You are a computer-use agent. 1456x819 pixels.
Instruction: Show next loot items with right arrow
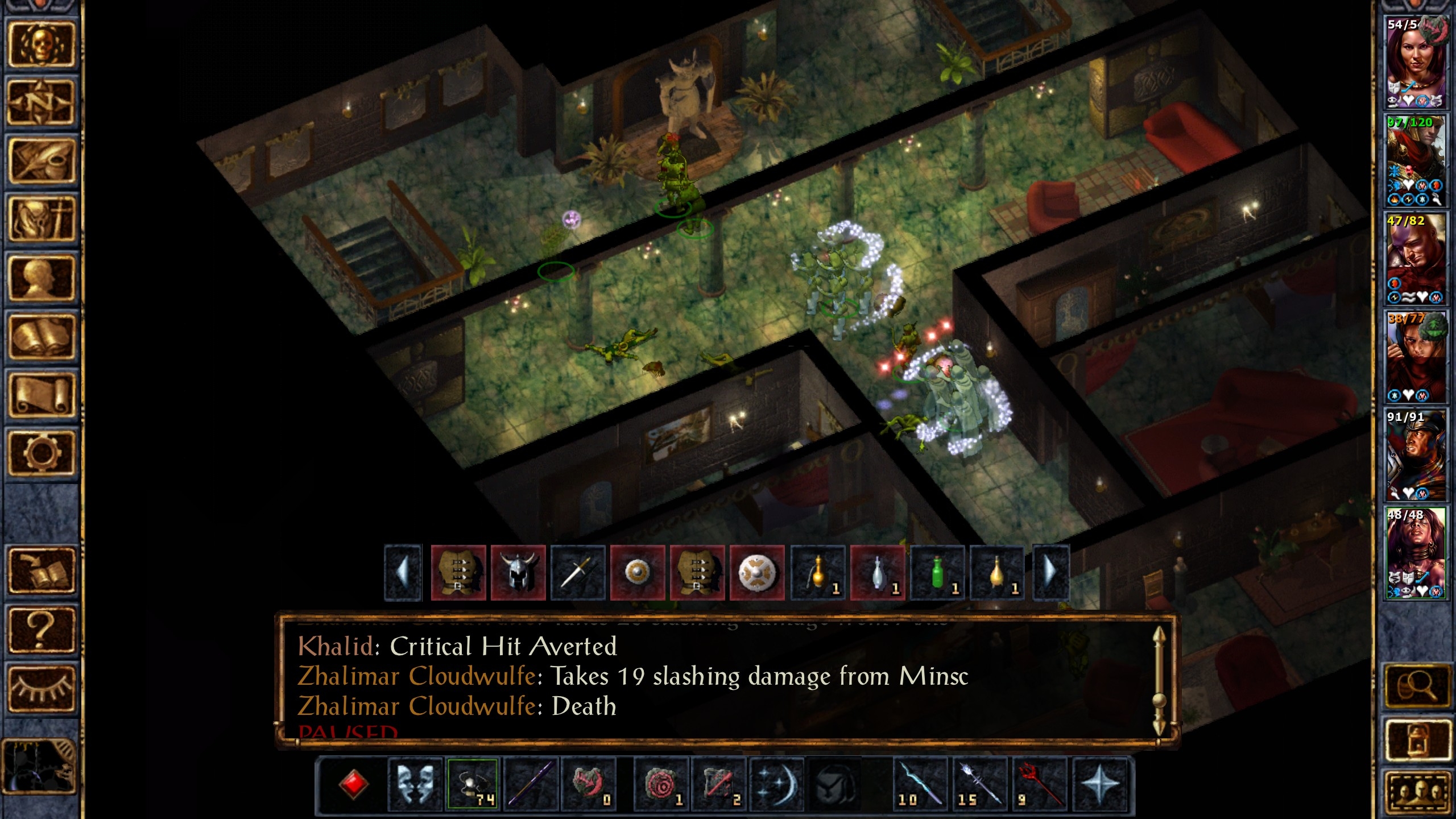click(x=1050, y=572)
